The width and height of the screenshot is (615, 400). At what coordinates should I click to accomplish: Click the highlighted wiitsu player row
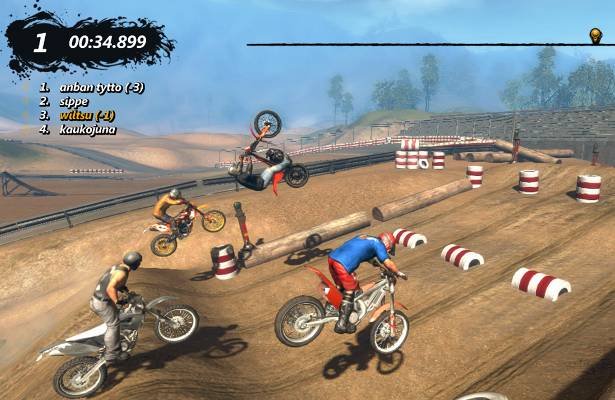87,115
